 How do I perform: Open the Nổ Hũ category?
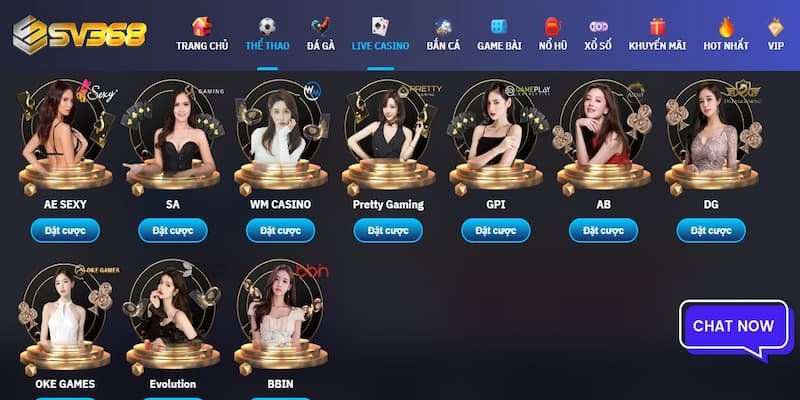pyautogui.click(x=553, y=35)
